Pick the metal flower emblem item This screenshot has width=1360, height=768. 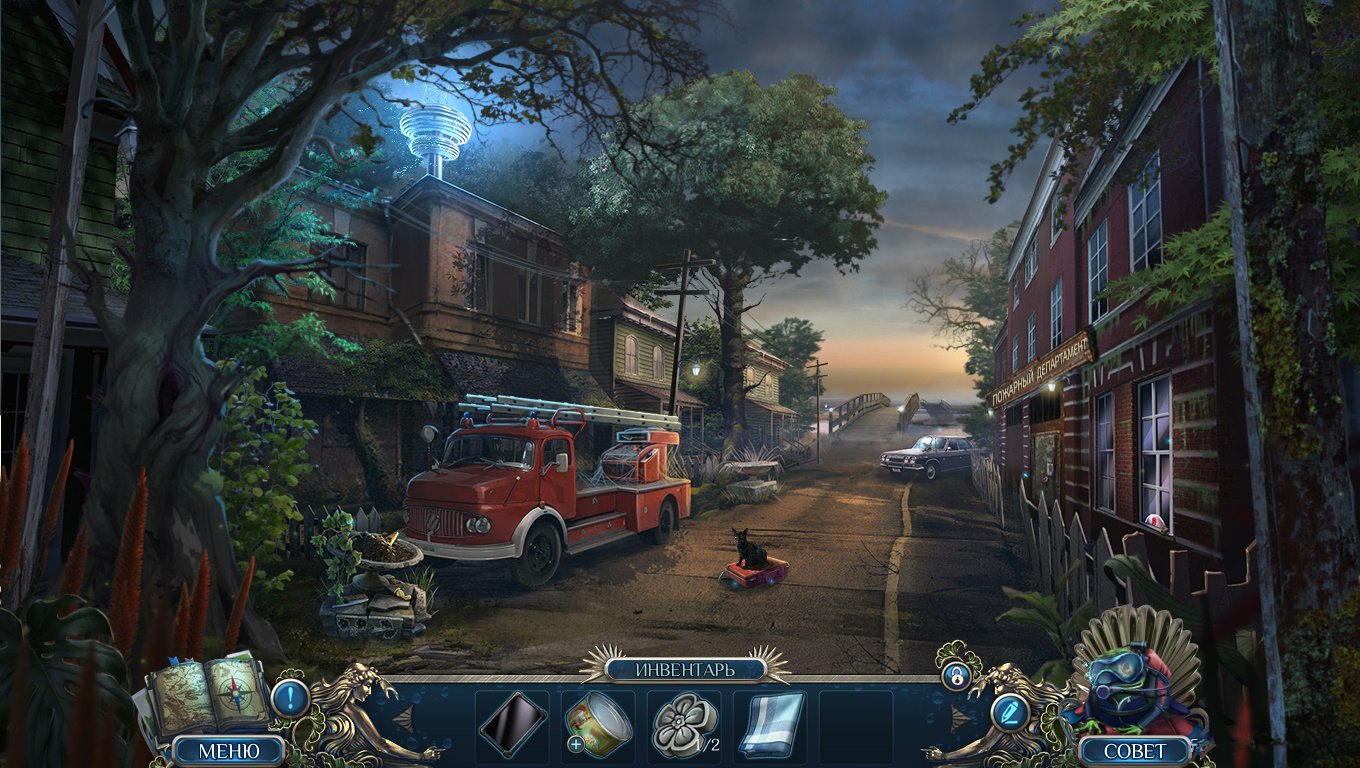tap(684, 724)
